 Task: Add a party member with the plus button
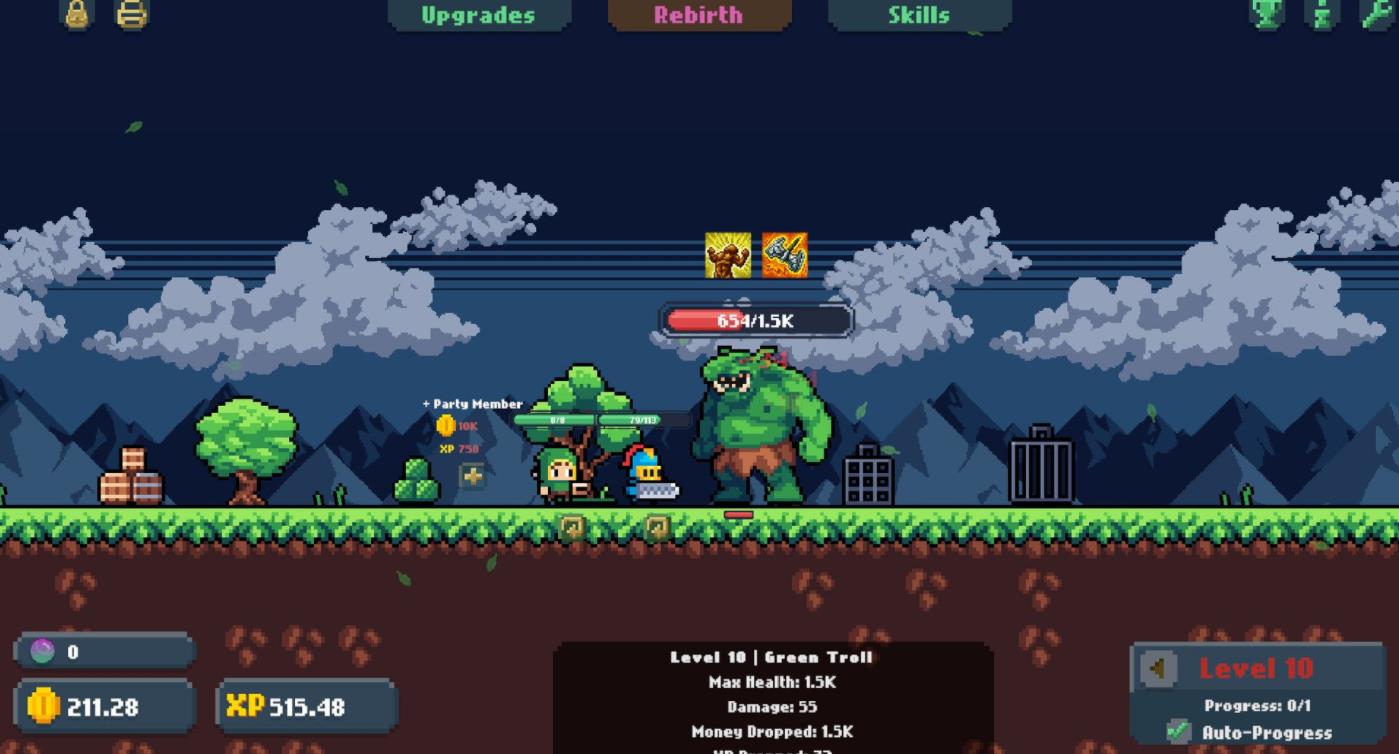point(472,476)
